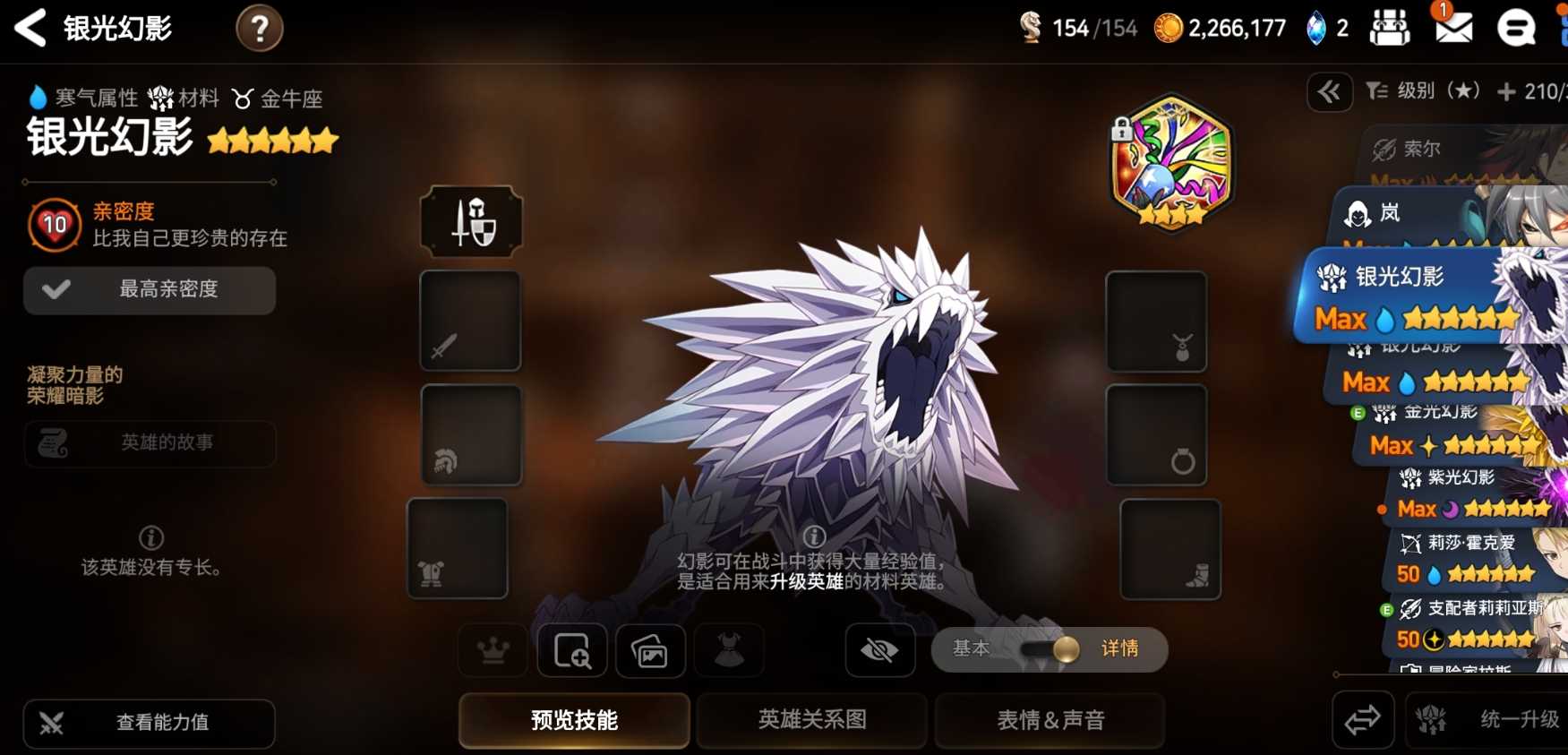This screenshot has width=1568, height=755.
Task: Open the 表情&声音 tab
Action: [x=1049, y=720]
